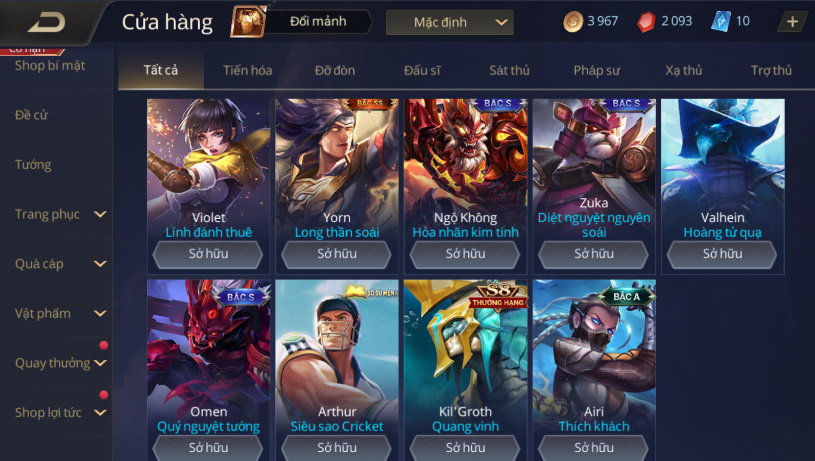Choose the Xạ thủ tab

684,70
